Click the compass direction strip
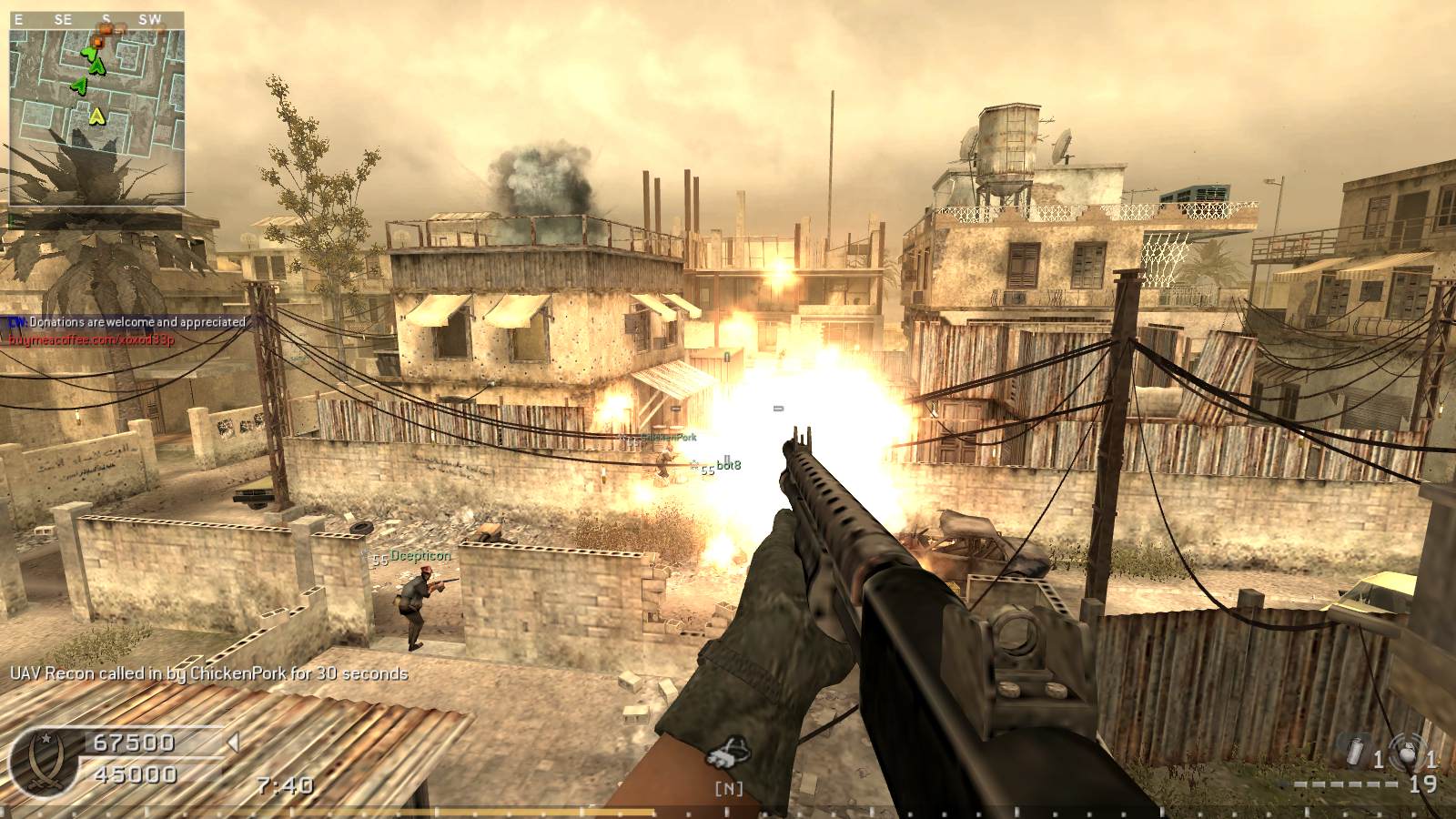The image size is (1456, 819). pos(96,19)
